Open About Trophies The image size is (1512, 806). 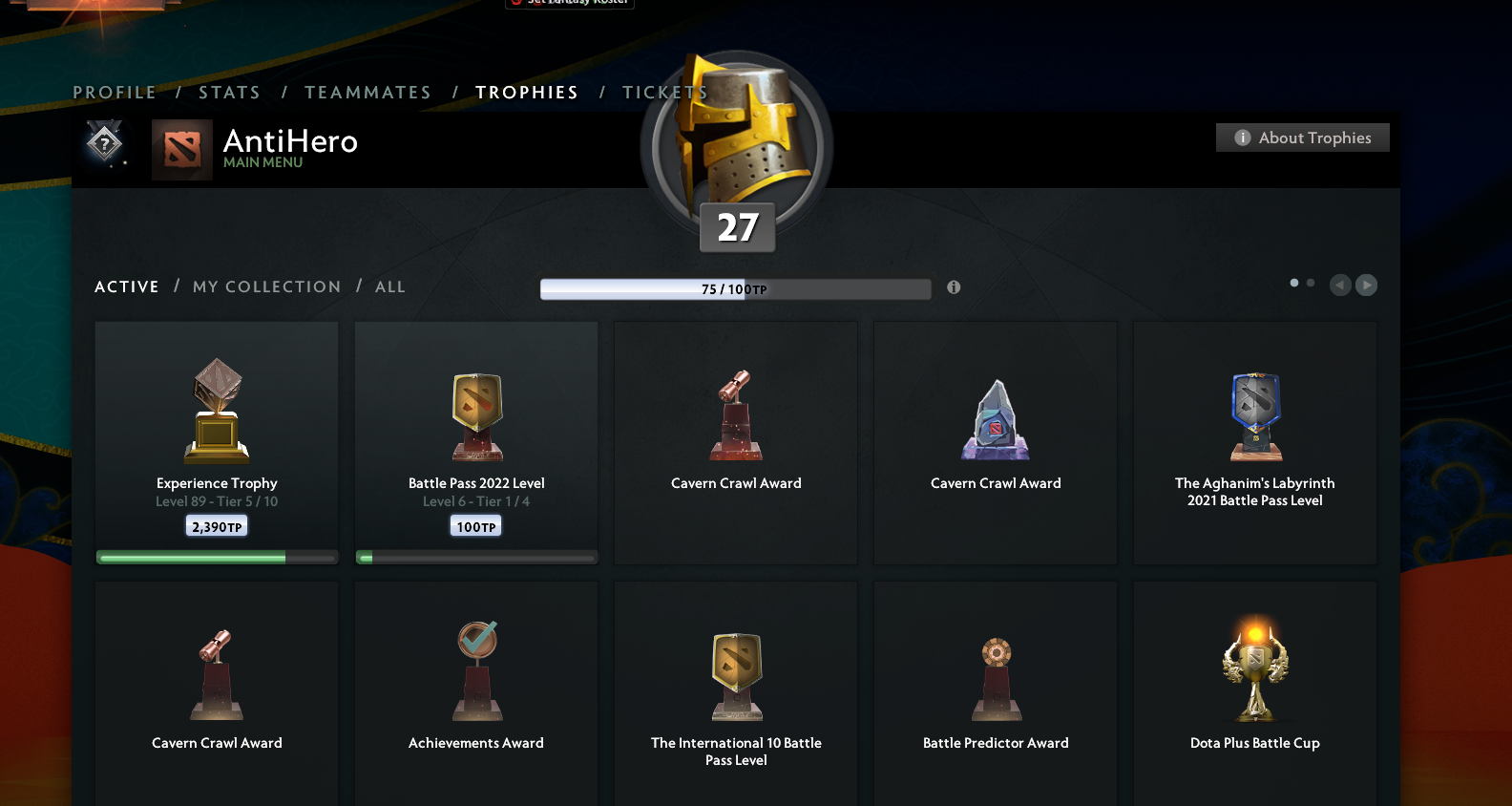(x=1302, y=137)
